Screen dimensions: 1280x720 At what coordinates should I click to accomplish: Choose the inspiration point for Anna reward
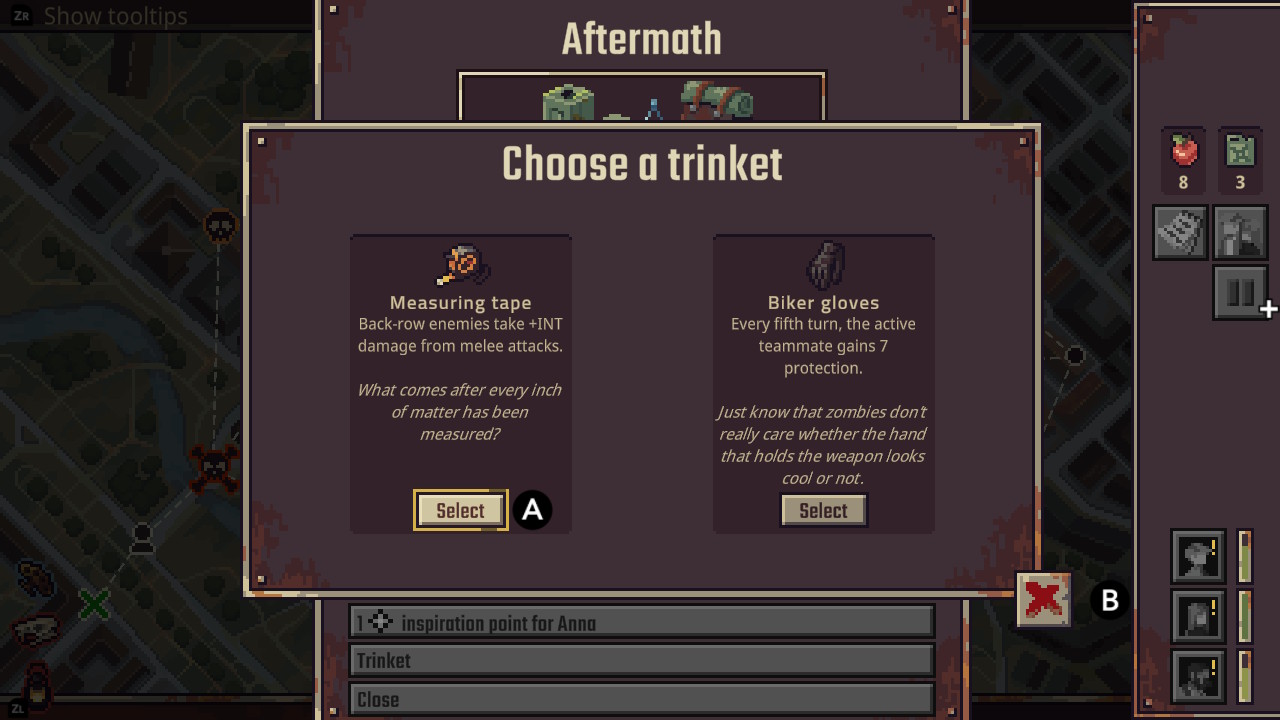coord(640,621)
